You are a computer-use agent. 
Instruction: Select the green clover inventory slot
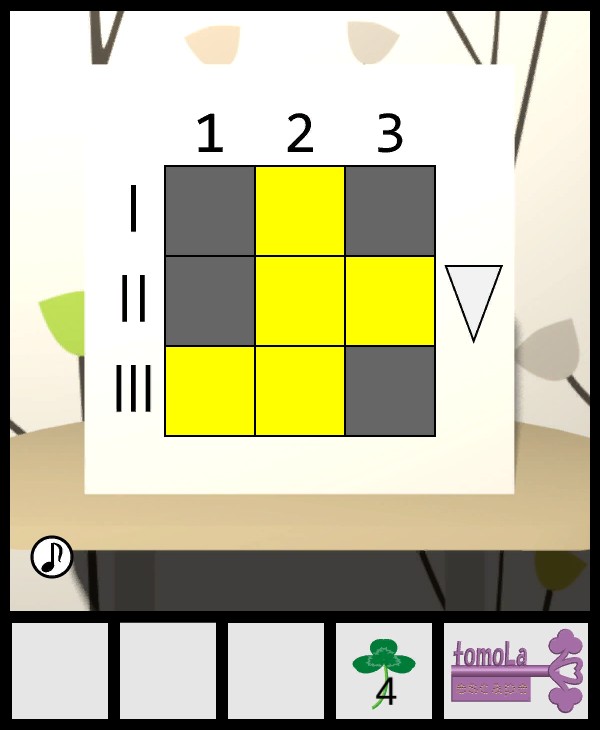[384, 670]
